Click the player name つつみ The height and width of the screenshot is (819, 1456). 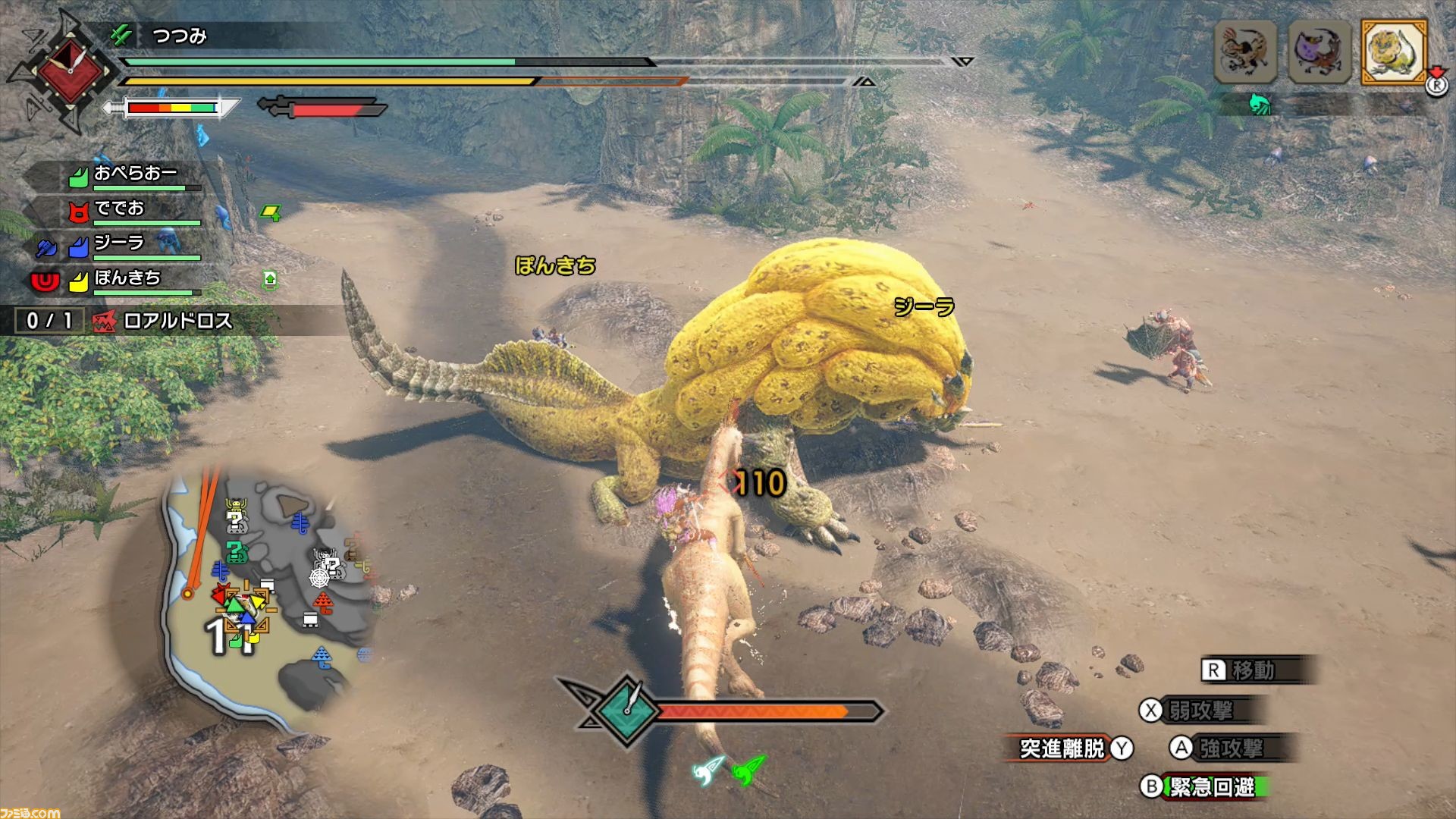point(179,36)
